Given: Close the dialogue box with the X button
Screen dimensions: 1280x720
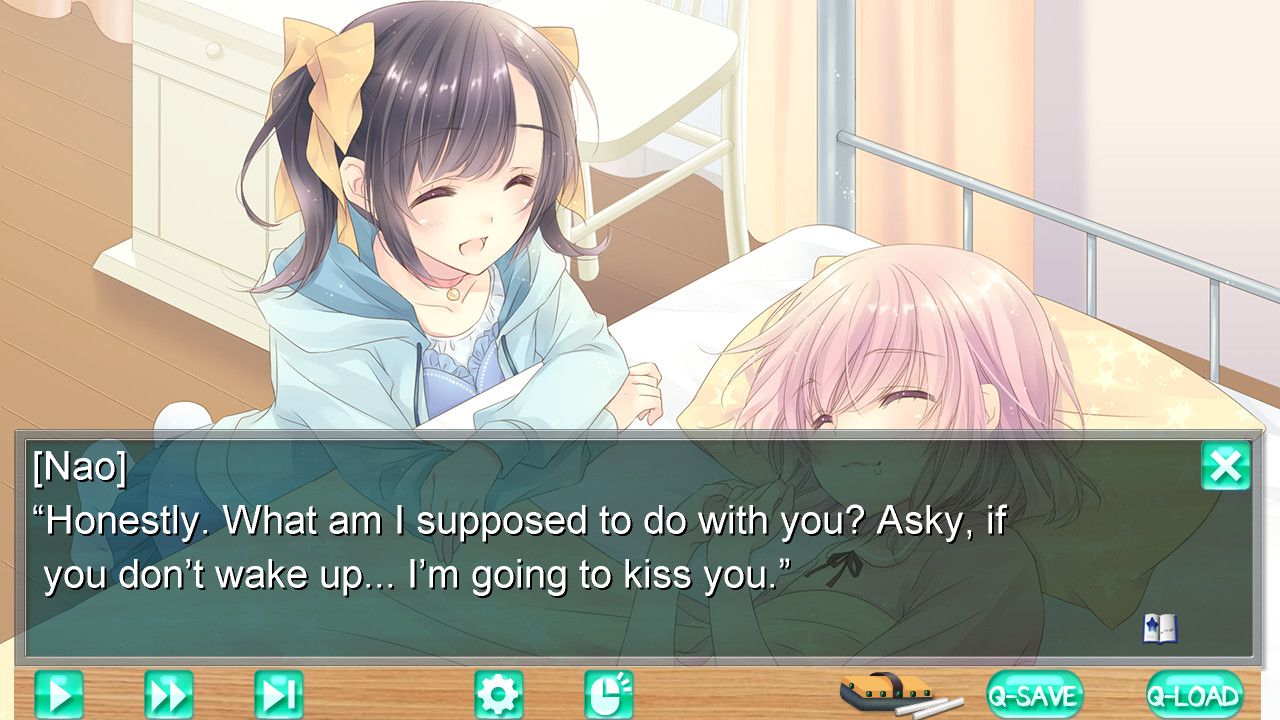Looking at the screenshot, I should point(1225,466).
